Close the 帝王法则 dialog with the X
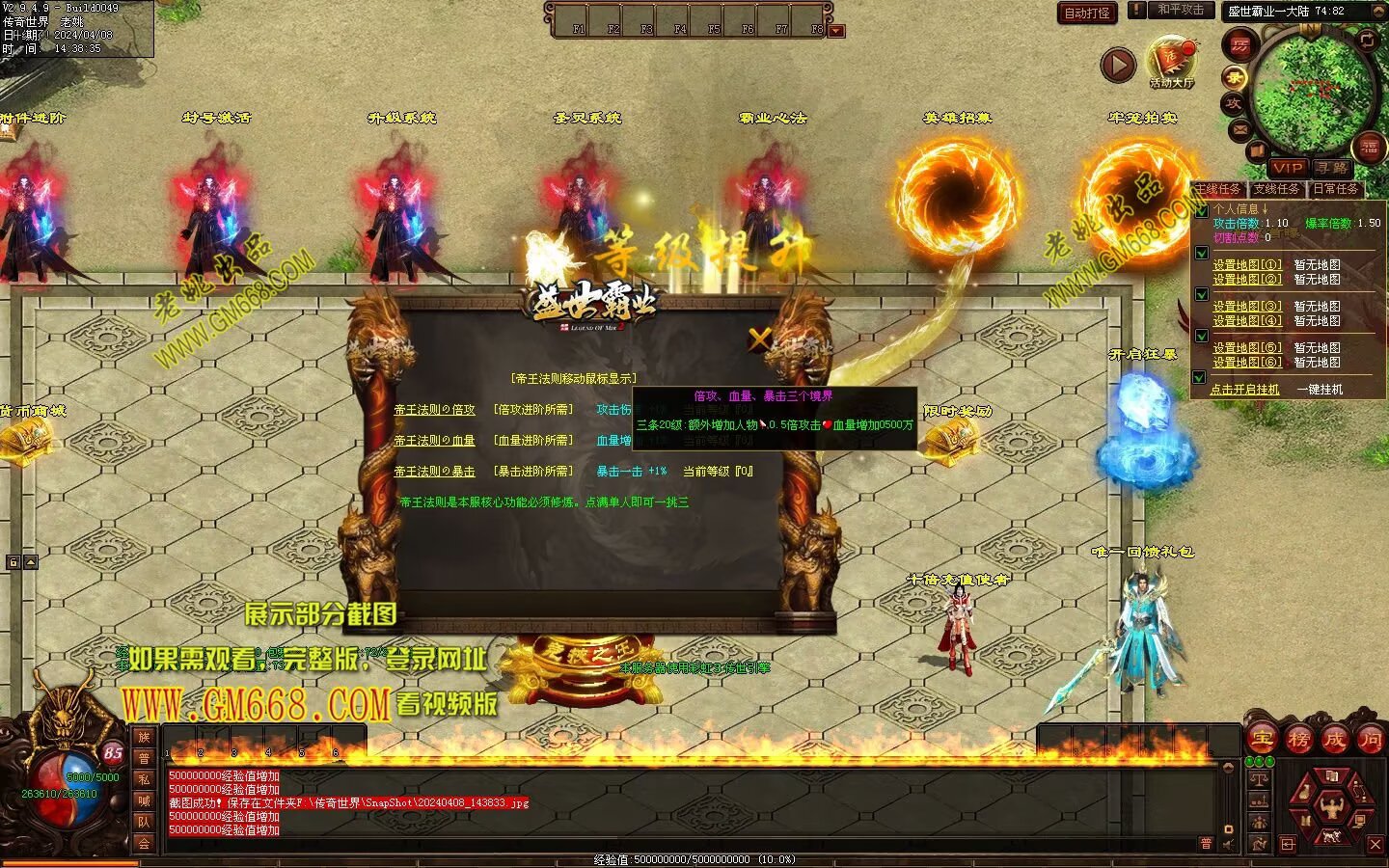Viewport: 1389px width, 868px height. pos(760,339)
